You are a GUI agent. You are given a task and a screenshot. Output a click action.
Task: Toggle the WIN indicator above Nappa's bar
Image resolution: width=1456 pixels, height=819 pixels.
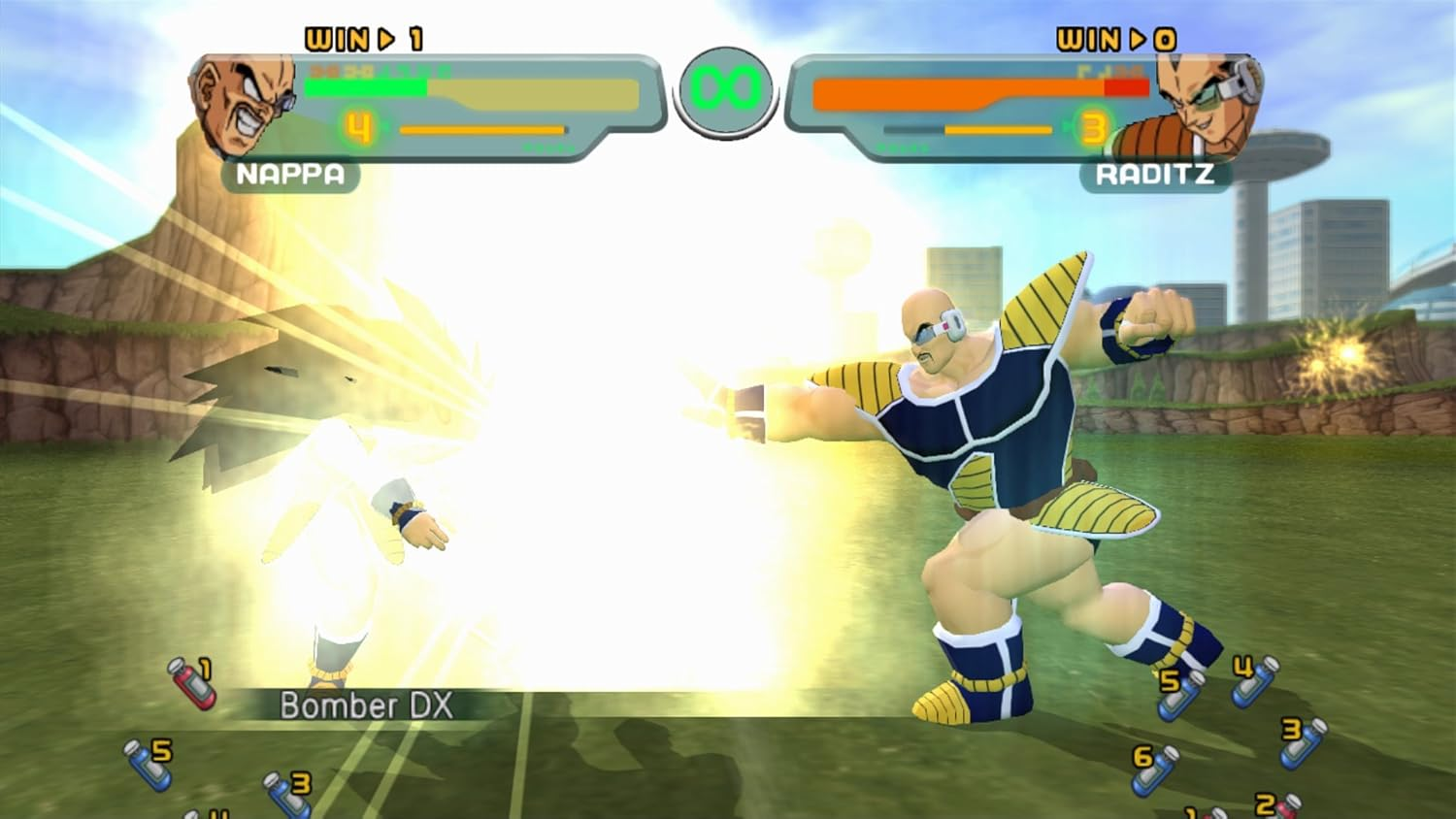362,36
